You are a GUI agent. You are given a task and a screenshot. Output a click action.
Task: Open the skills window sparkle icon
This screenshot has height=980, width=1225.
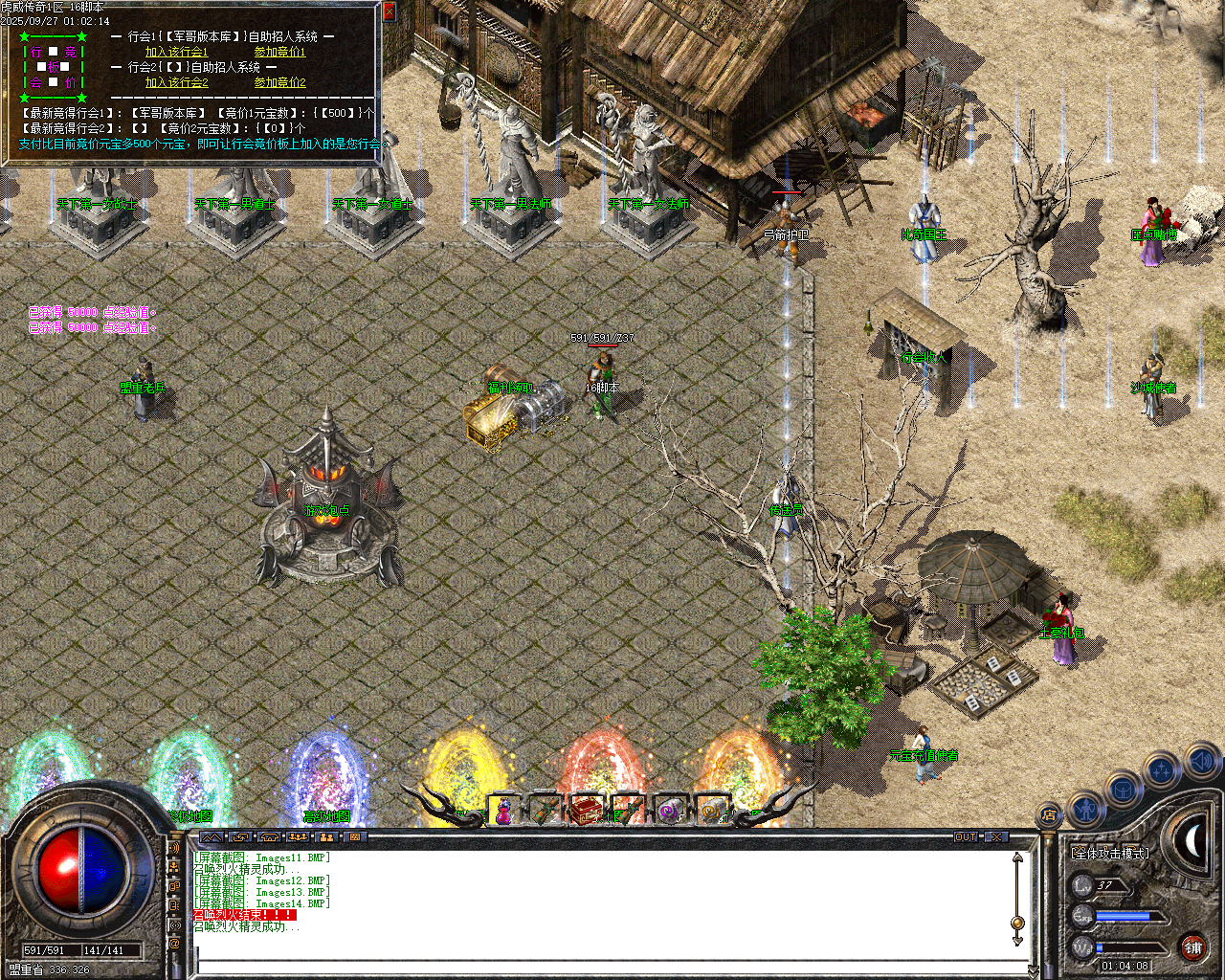(x=1162, y=769)
